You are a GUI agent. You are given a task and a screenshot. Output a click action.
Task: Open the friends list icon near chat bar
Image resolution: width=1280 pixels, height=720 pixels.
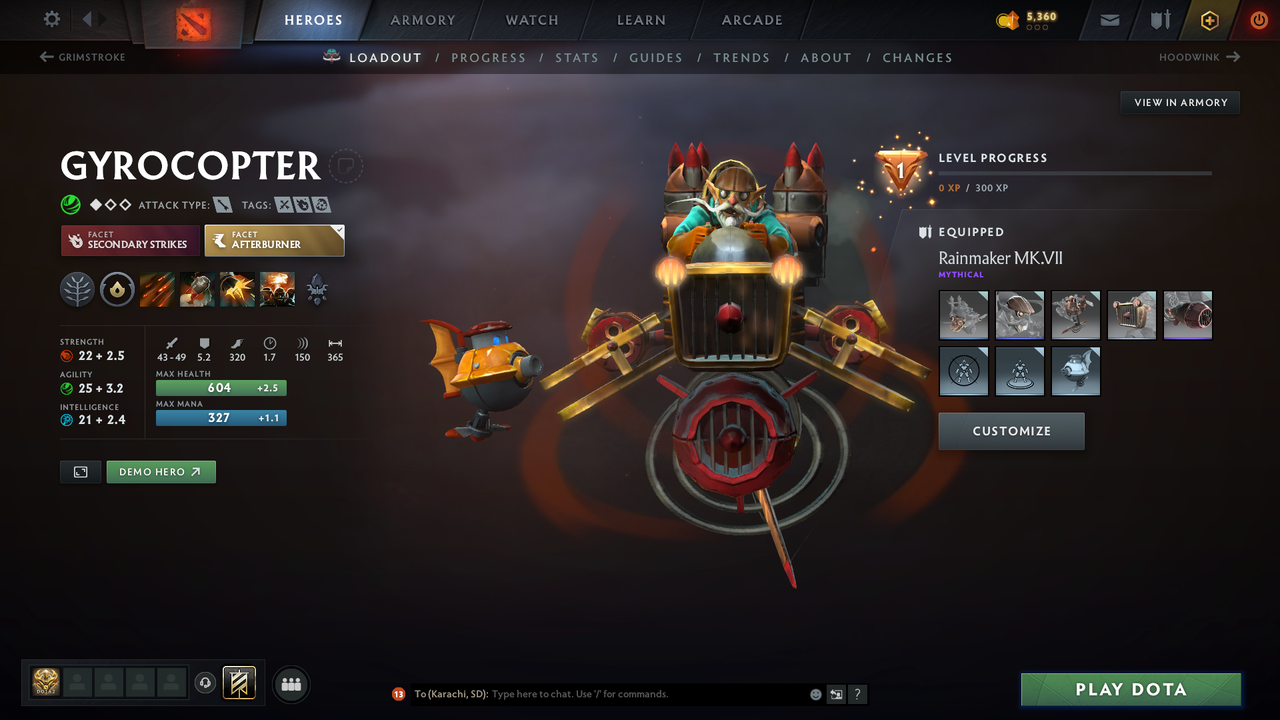290,684
